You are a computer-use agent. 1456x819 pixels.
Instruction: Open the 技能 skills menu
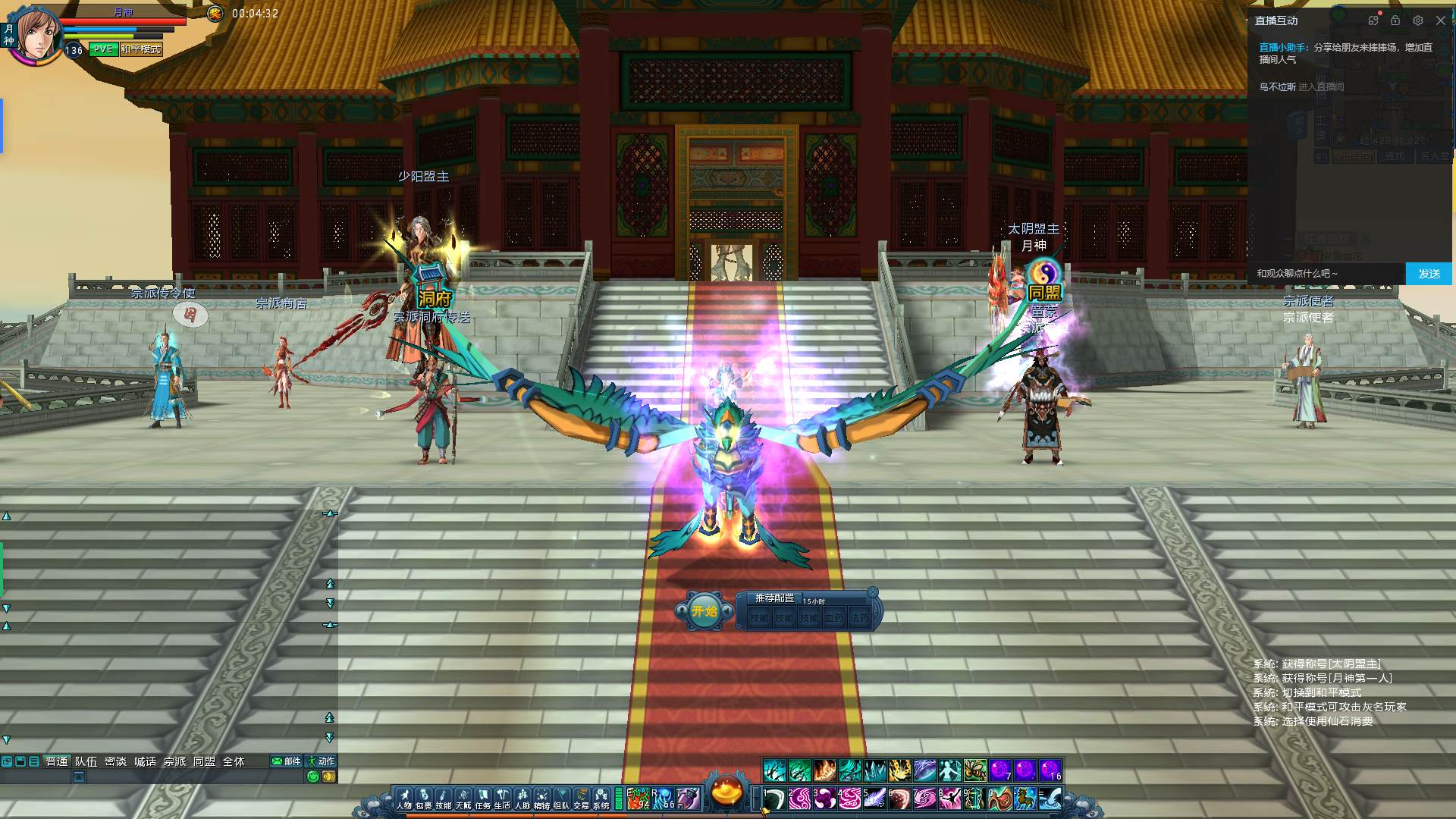click(444, 799)
